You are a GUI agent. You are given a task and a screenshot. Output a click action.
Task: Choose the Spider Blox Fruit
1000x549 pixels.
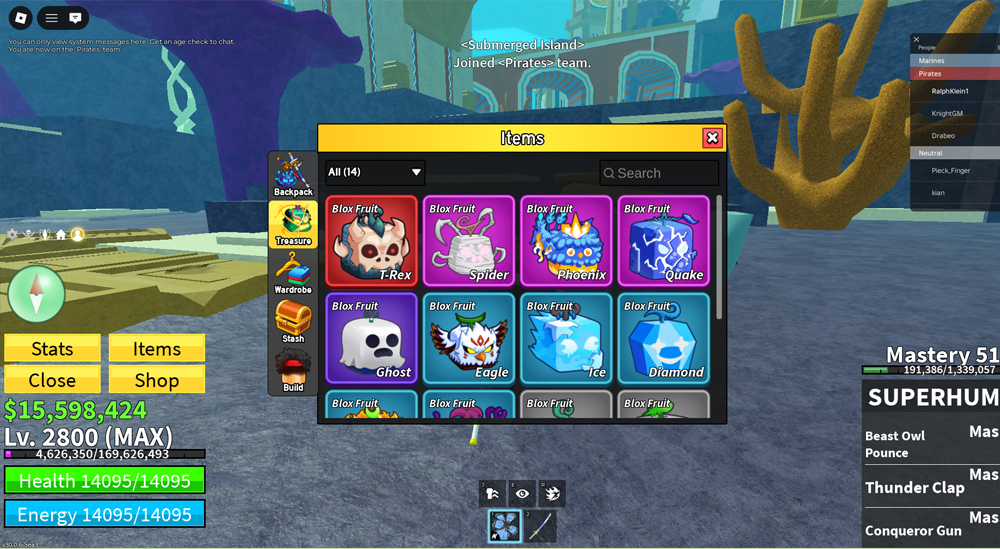point(469,241)
